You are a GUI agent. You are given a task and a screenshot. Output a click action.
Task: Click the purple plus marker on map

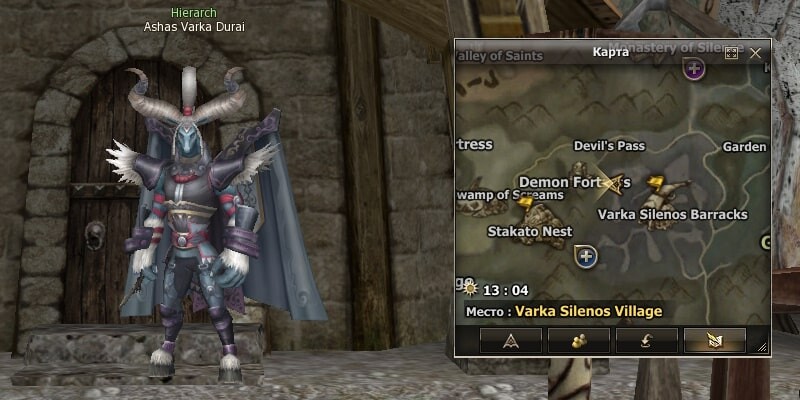tap(694, 69)
